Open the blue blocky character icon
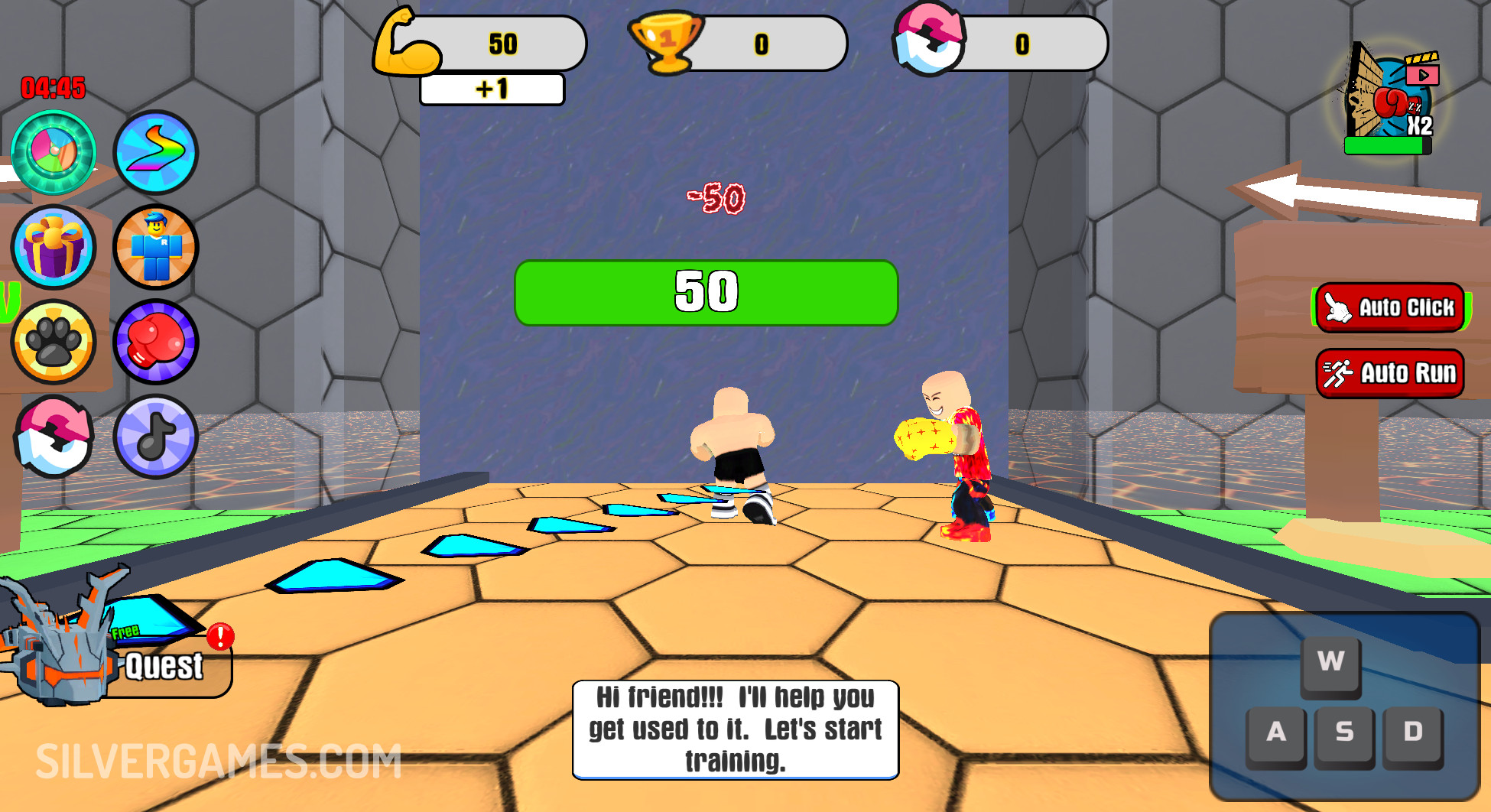Viewport: 1491px width, 812px height. click(x=156, y=247)
